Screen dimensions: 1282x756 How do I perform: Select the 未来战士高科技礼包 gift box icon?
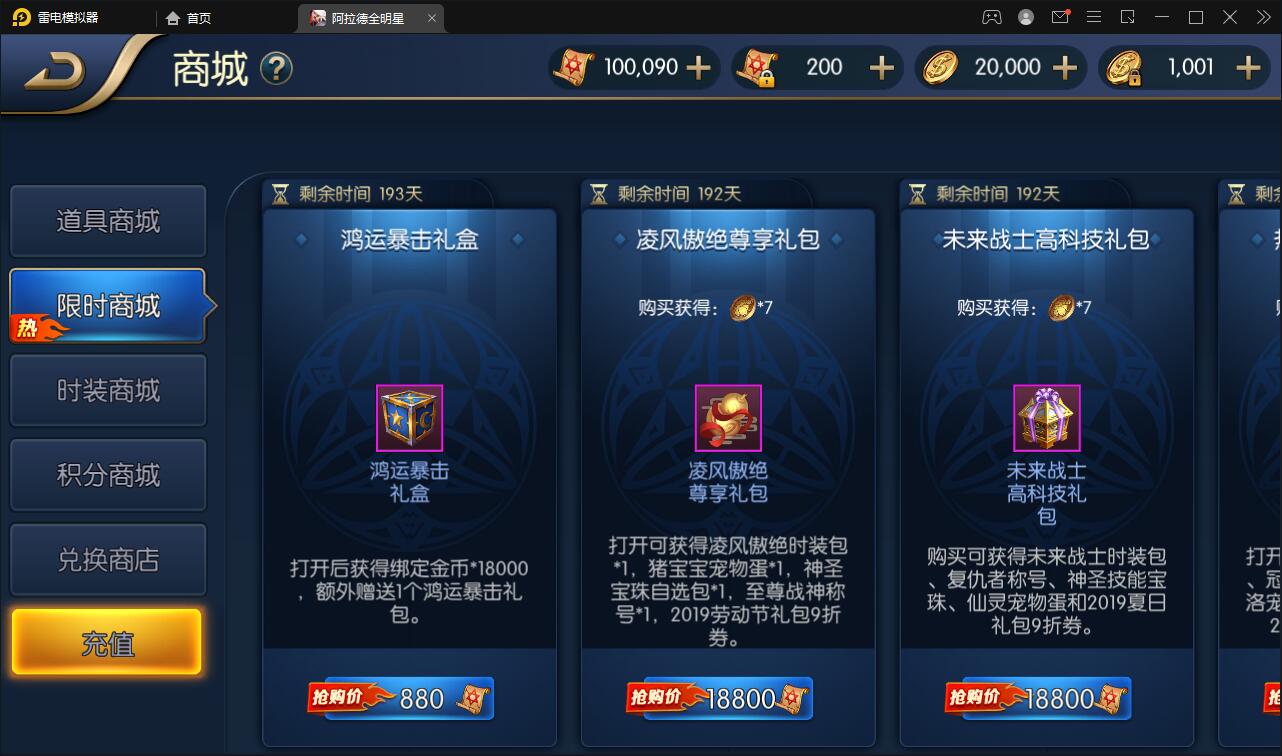pos(1046,418)
